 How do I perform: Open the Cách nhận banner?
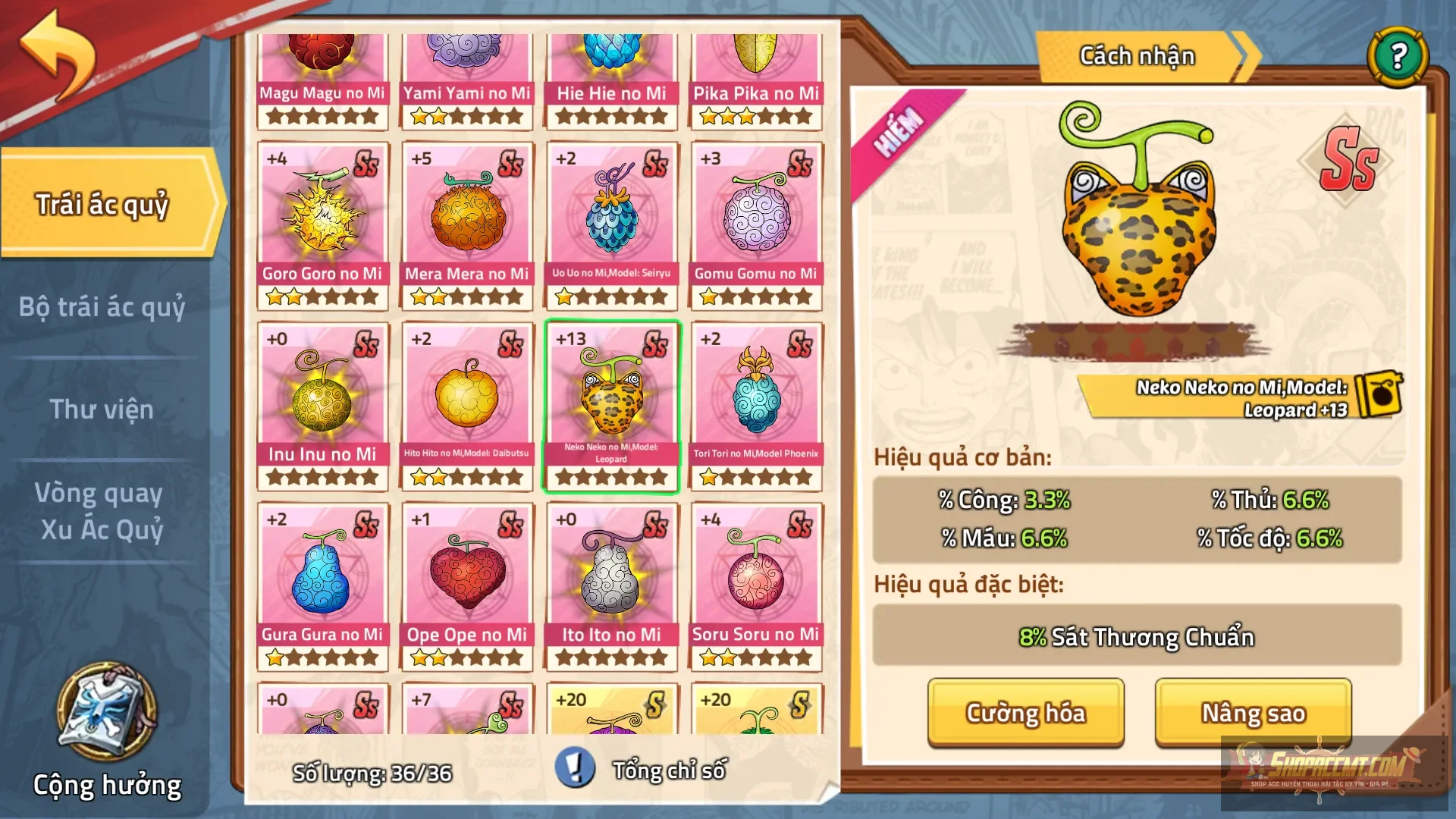[x=1137, y=55]
